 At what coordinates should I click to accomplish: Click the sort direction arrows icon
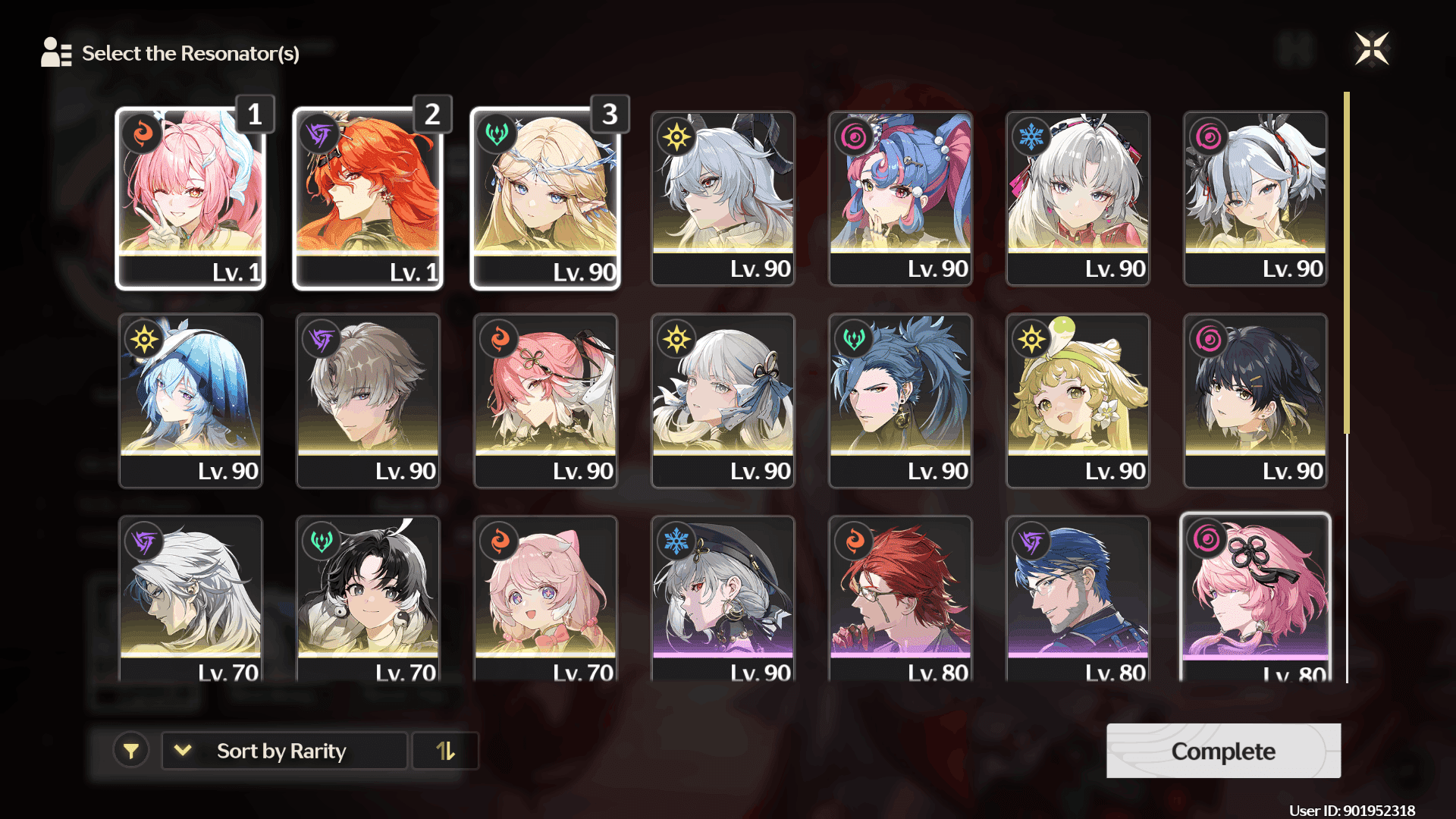[445, 751]
